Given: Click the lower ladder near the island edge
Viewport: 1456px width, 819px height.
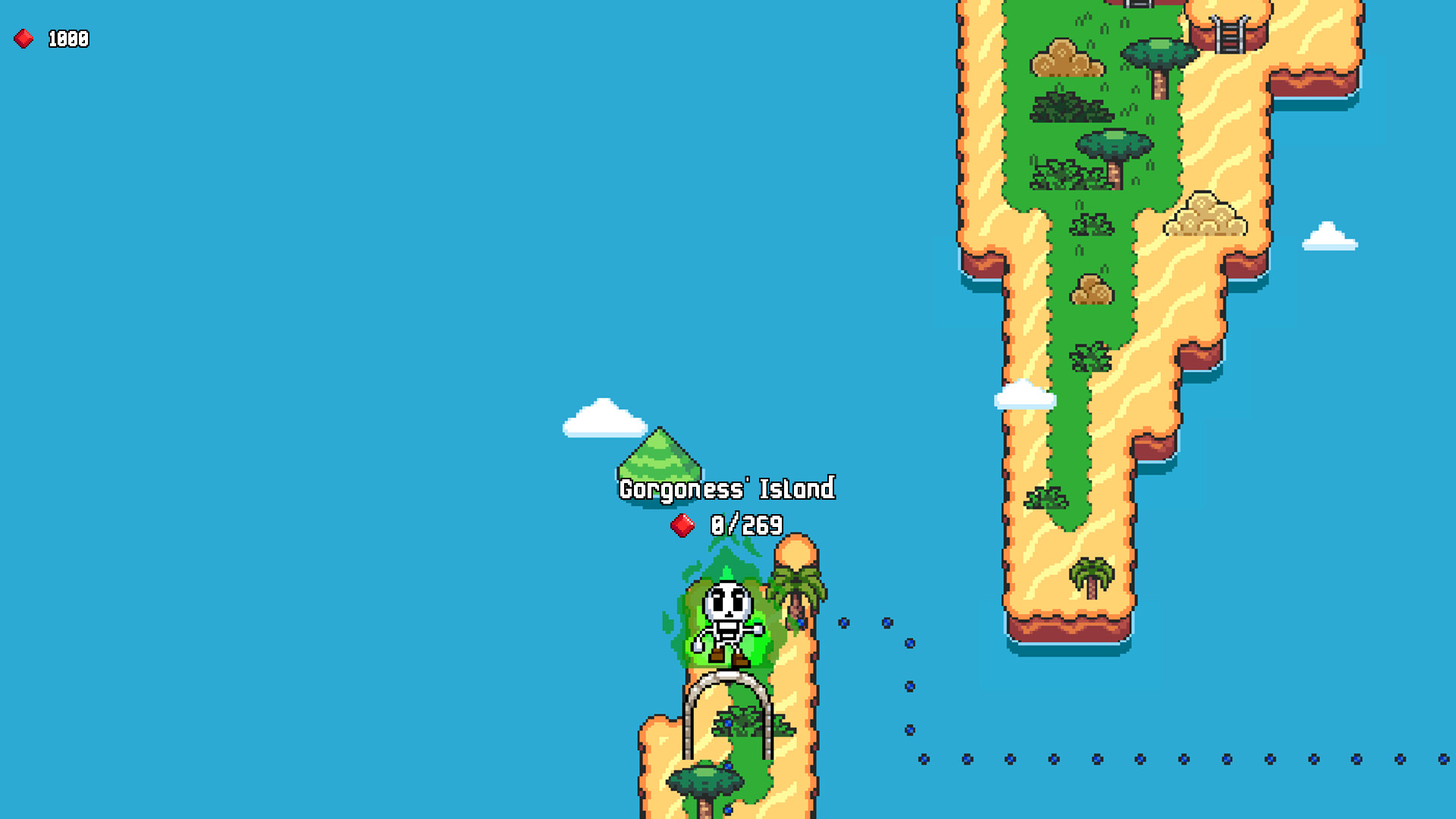Looking at the screenshot, I should pyautogui.click(x=1229, y=34).
